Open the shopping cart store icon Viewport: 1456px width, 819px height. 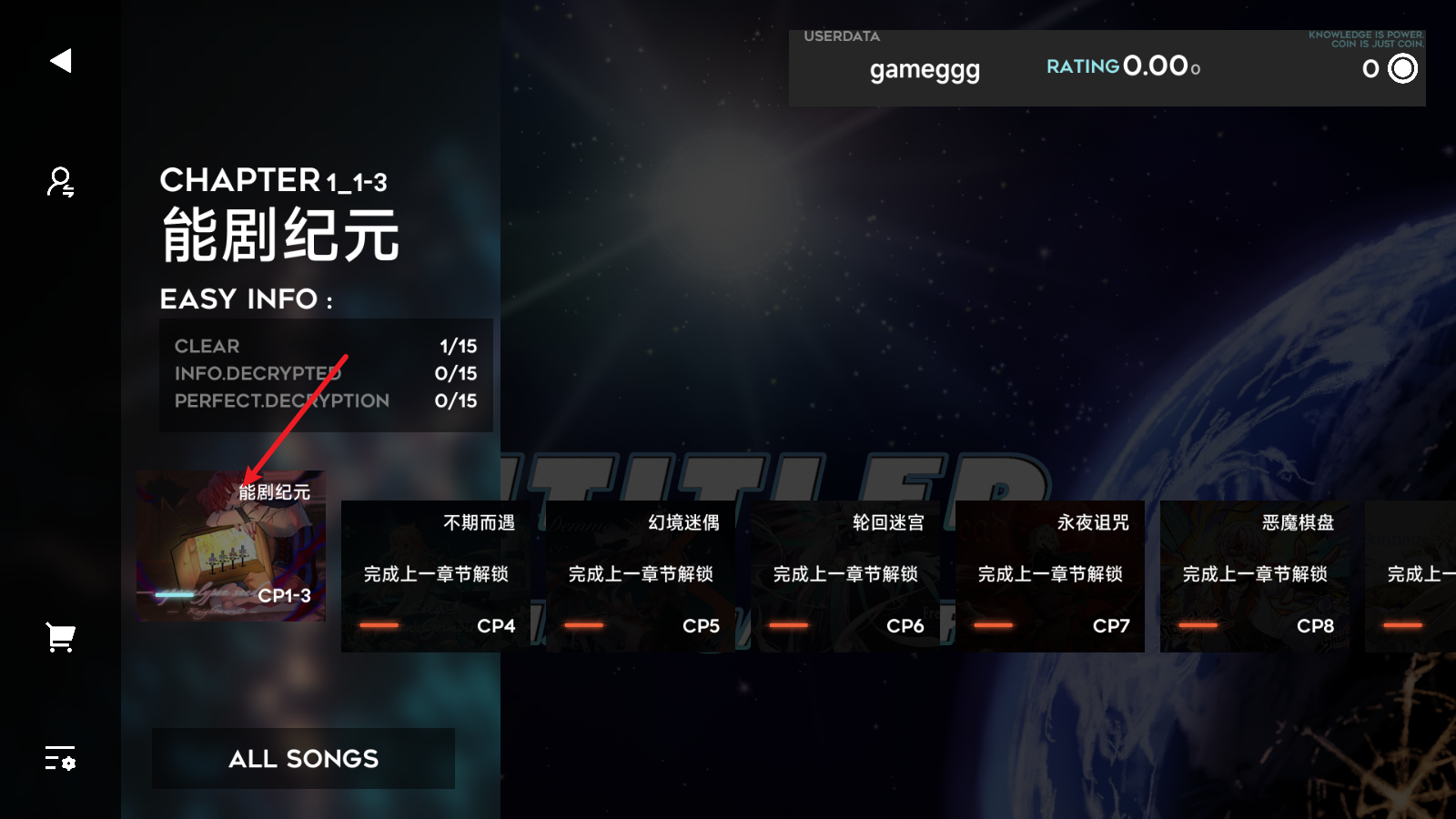tap(59, 637)
